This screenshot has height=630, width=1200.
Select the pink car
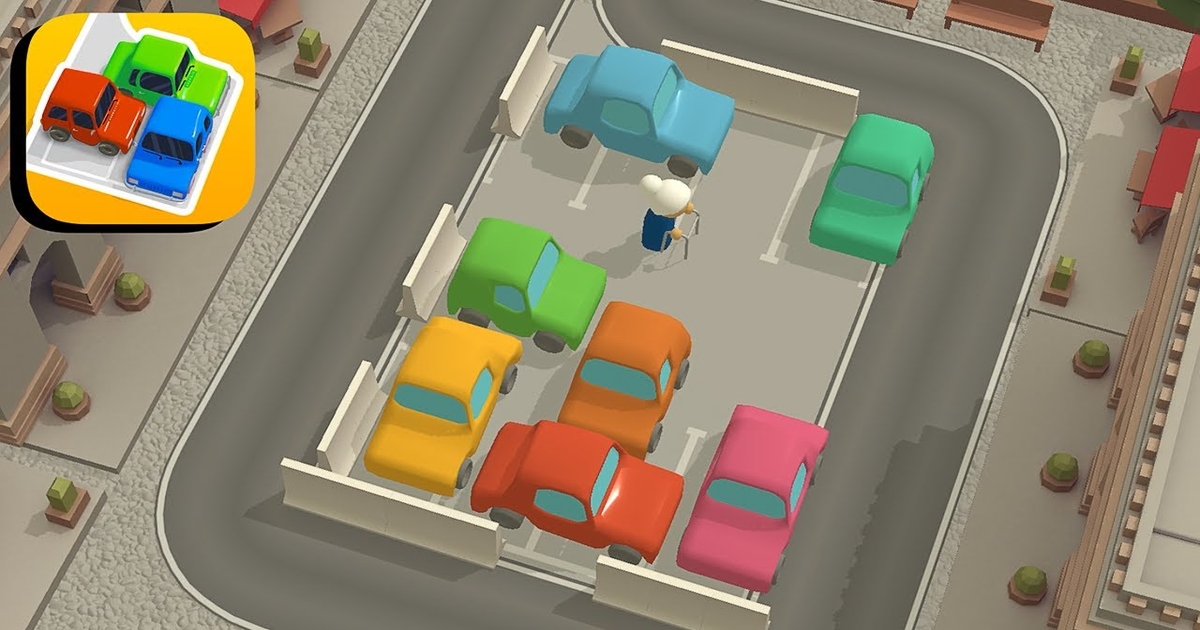[x=752, y=494]
